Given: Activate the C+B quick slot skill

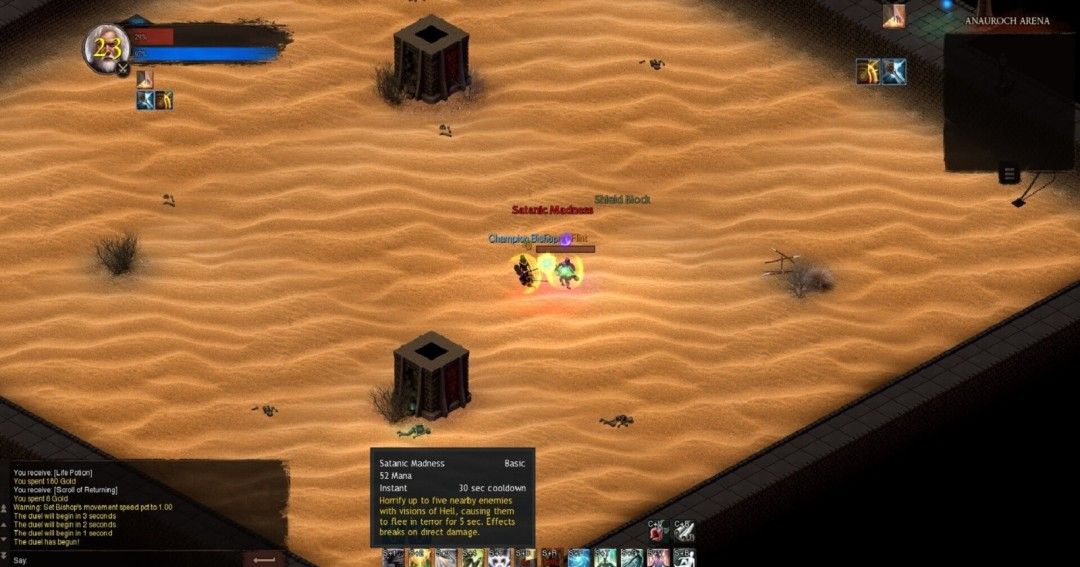Looking at the screenshot, I should click(x=683, y=533).
